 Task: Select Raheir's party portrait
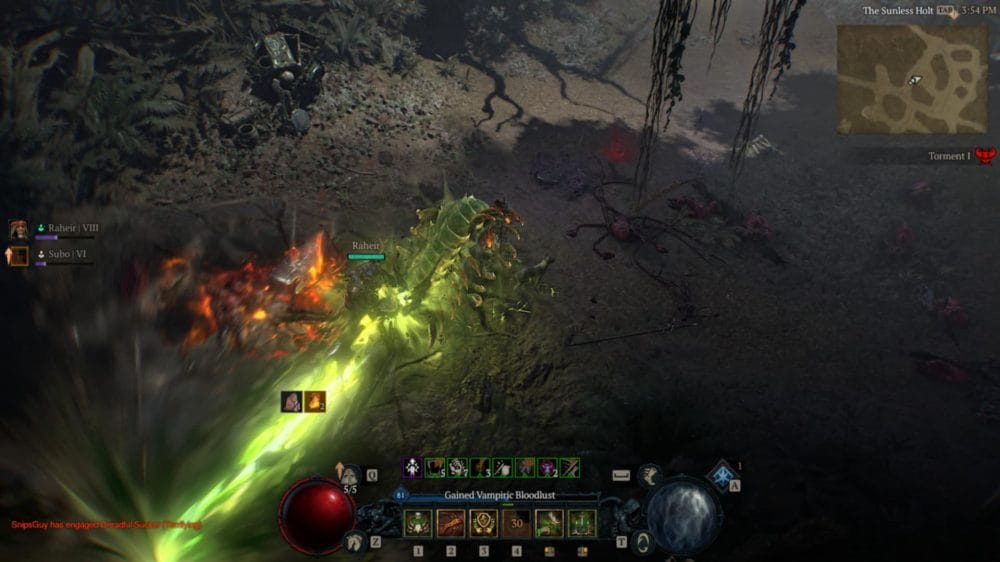tap(18, 230)
